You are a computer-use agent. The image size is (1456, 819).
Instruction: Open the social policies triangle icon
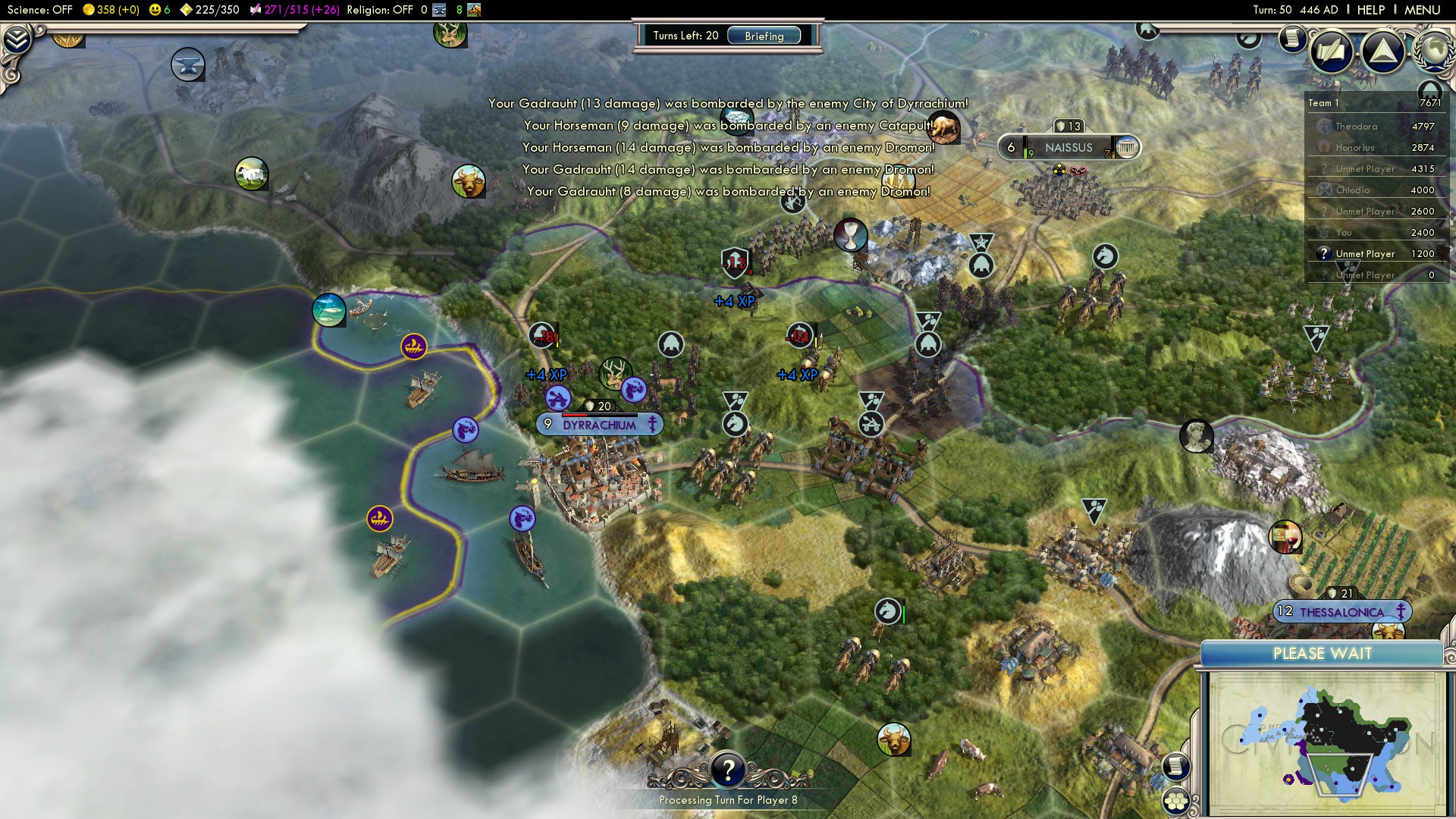[x=1383, y=52]
